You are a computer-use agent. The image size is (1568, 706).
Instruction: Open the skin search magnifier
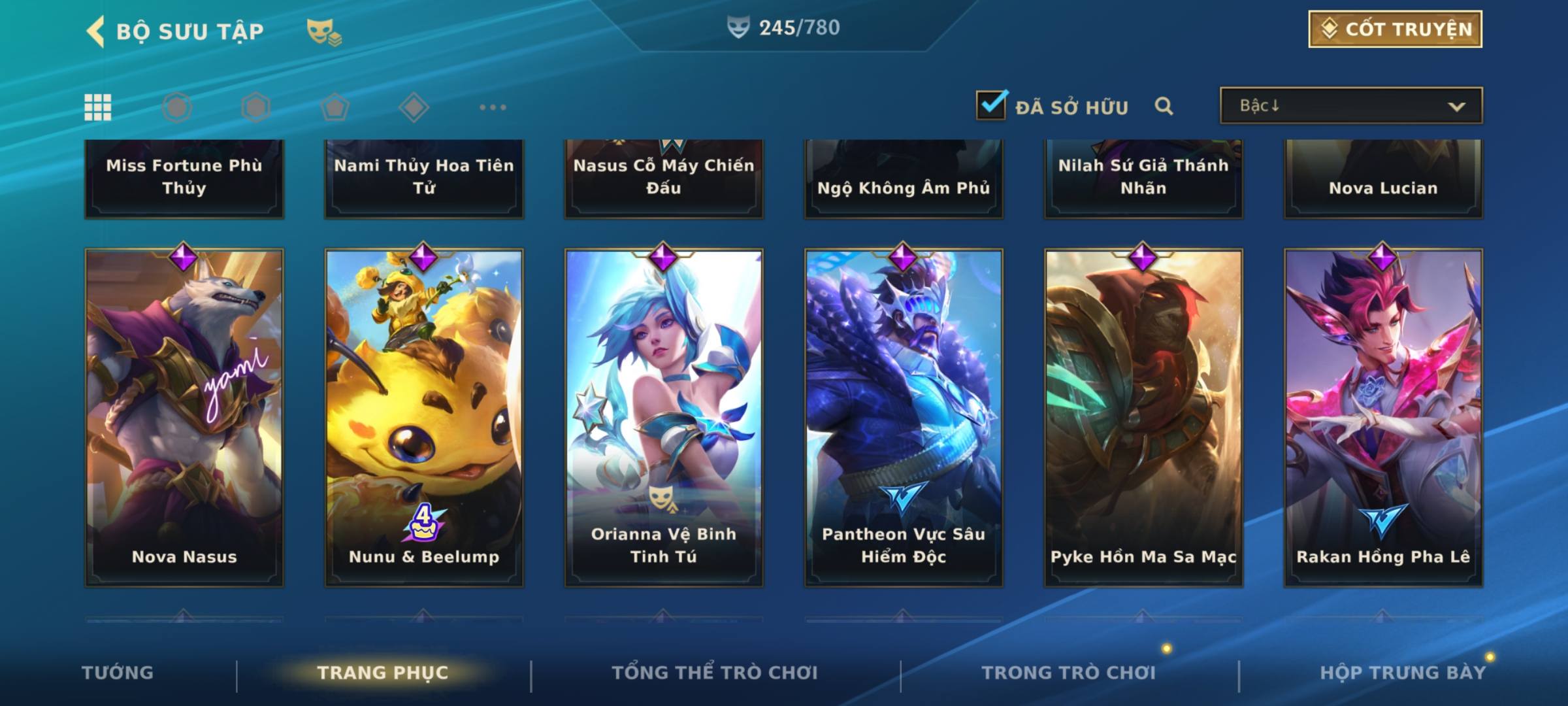click(1164, 106)
